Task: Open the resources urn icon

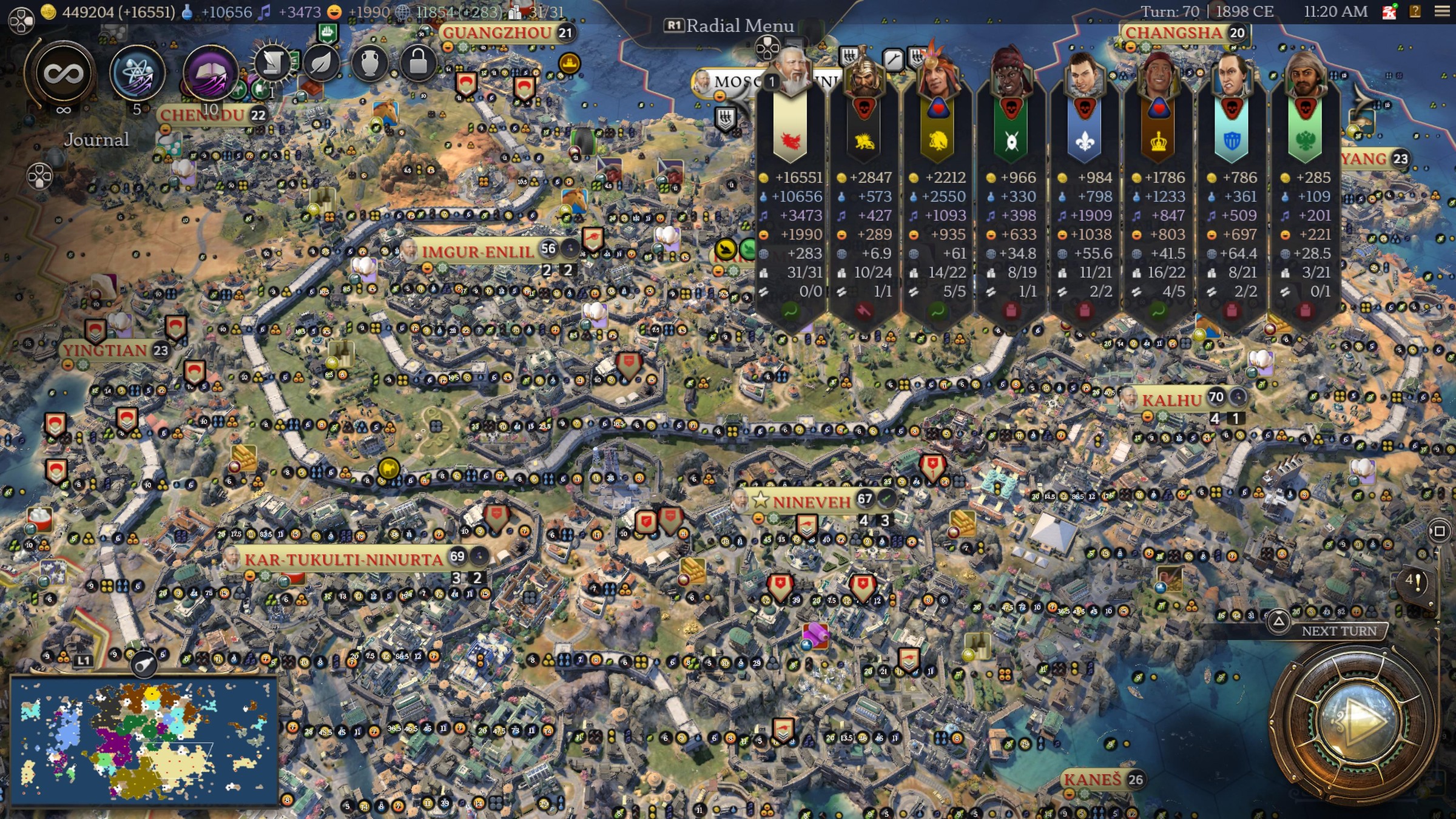Action: tap(369, 63)
